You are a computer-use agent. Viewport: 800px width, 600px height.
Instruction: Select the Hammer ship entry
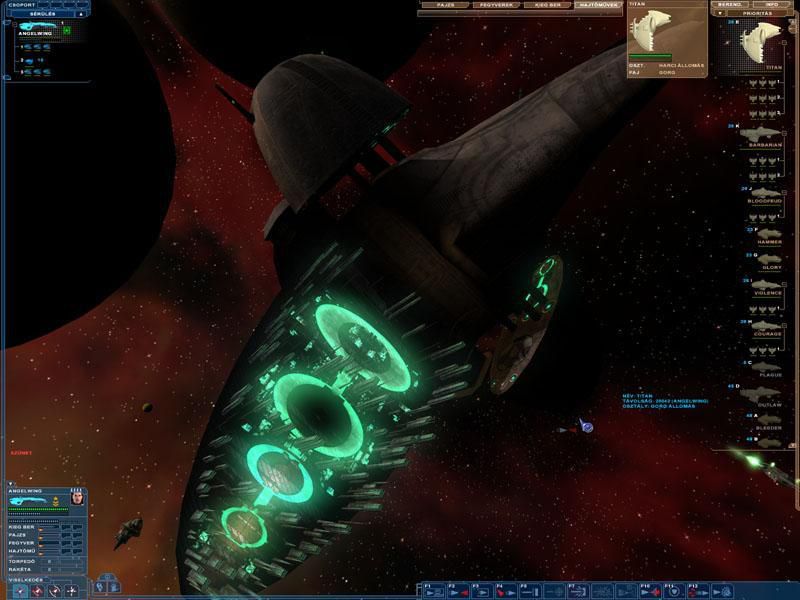(x=765, y=233)
